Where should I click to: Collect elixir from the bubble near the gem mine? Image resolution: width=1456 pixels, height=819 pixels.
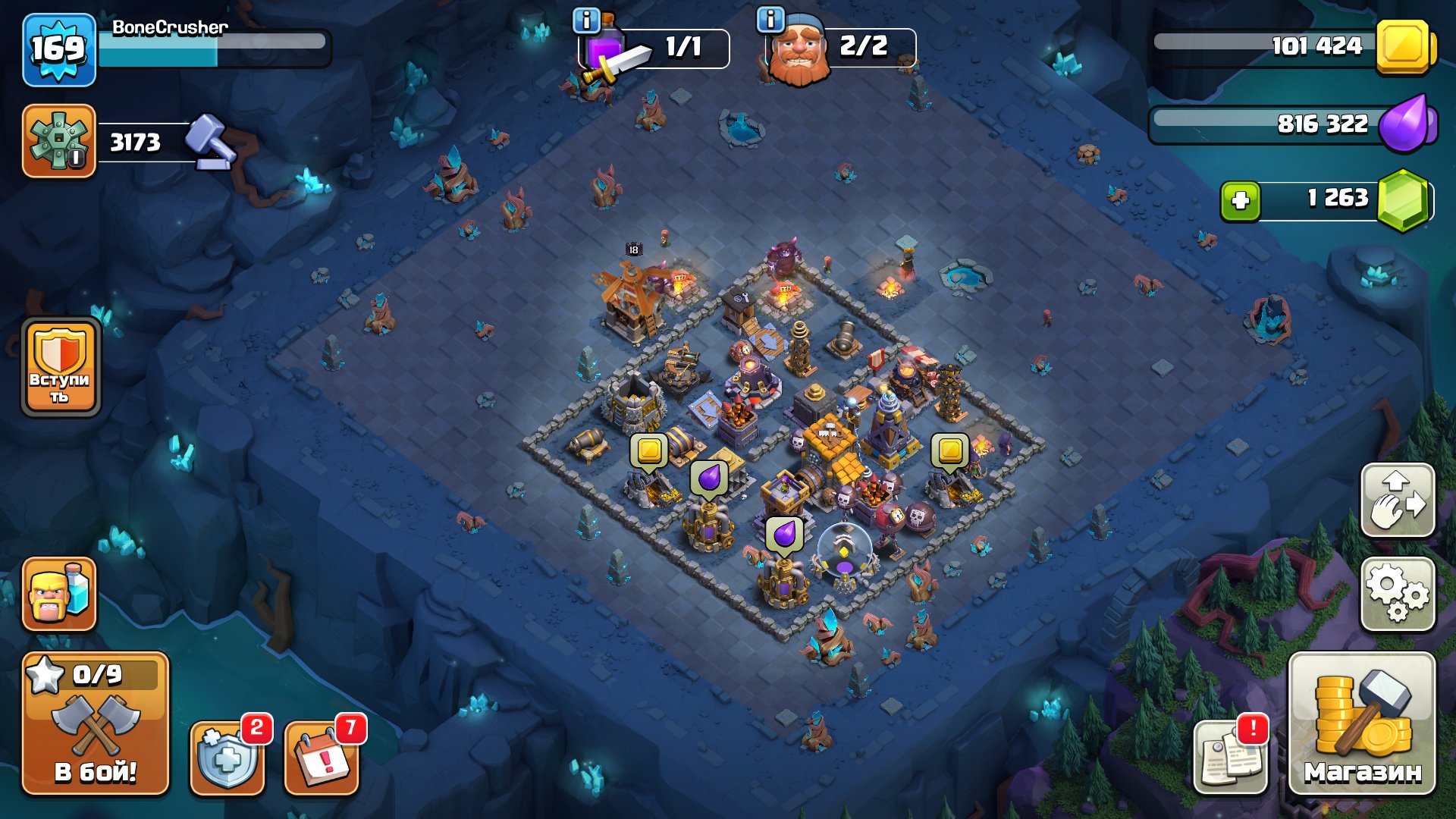coord(784,535)
